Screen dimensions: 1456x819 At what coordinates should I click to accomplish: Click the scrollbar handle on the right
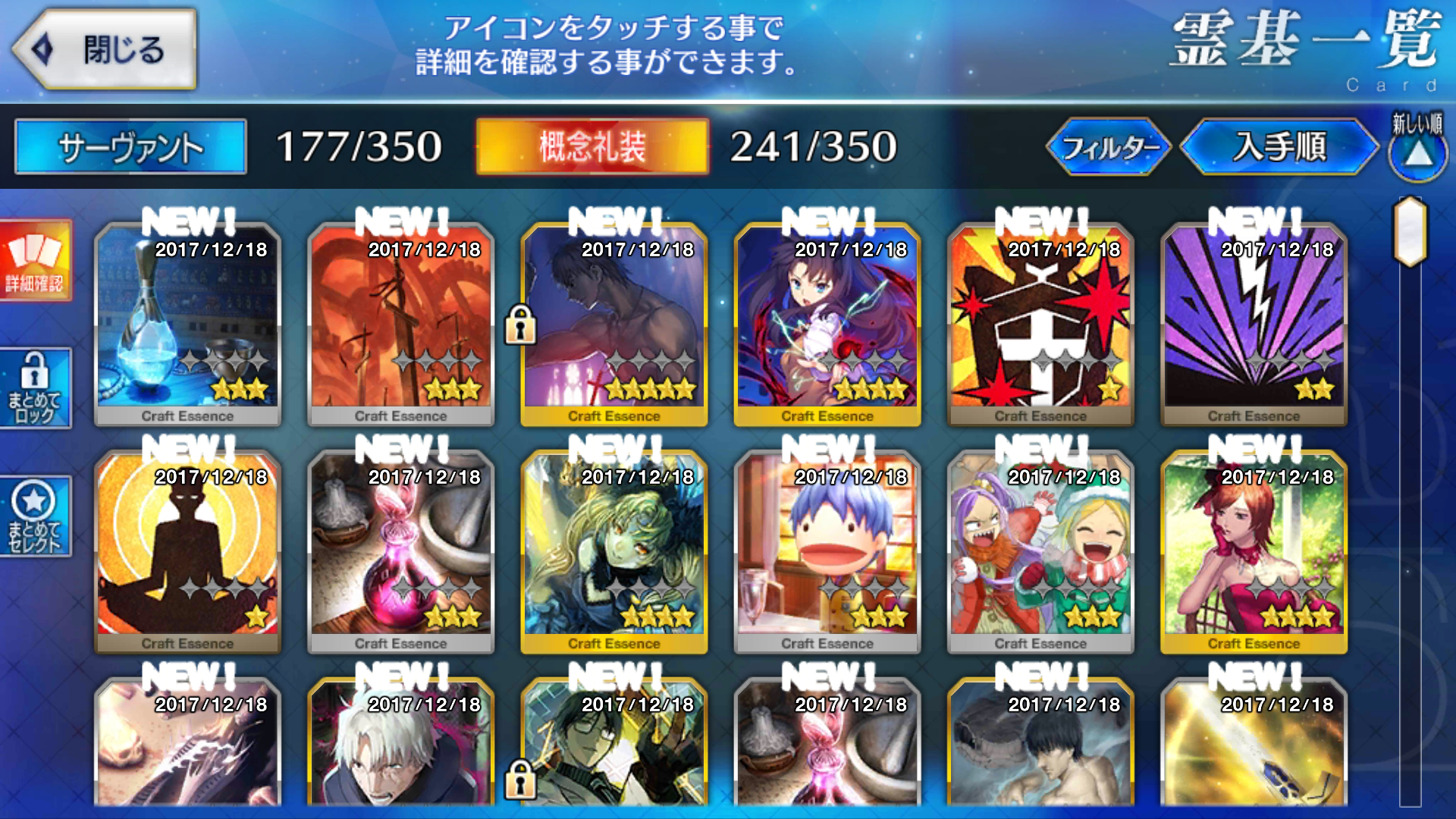pyautogui.click(x=1410, y=231)
